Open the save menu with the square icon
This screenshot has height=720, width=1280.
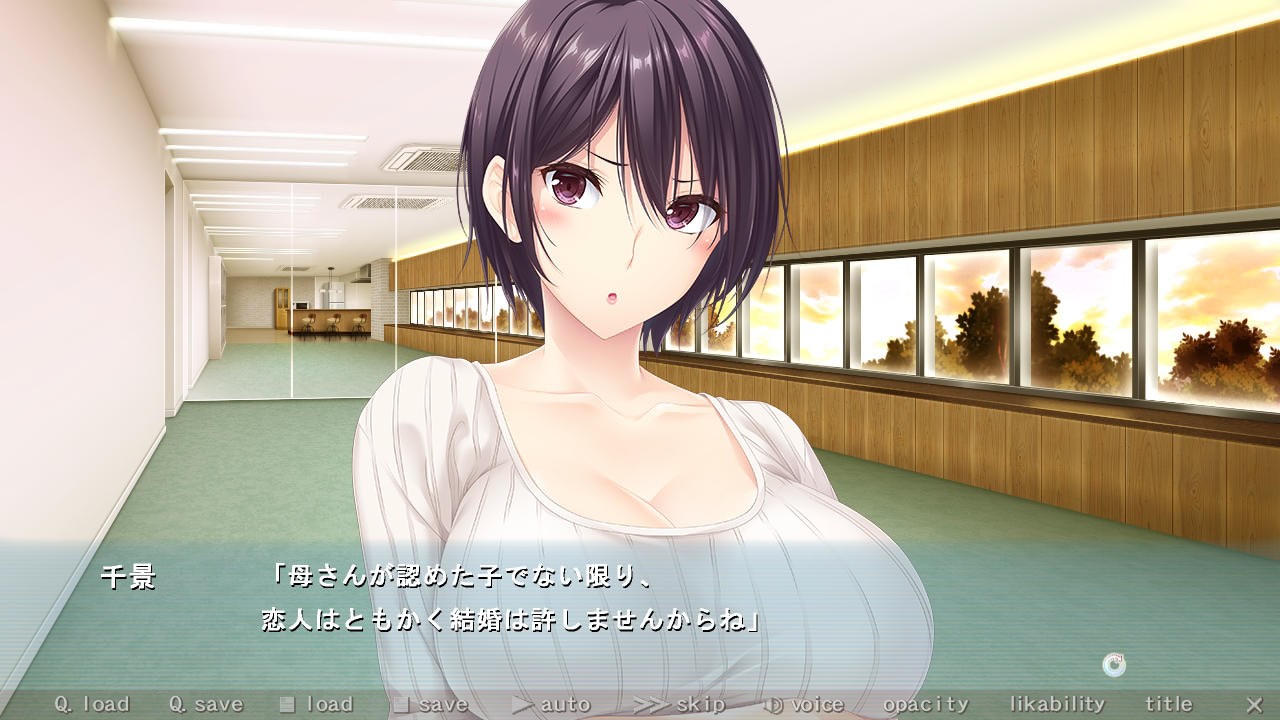(x=430, y=705)
